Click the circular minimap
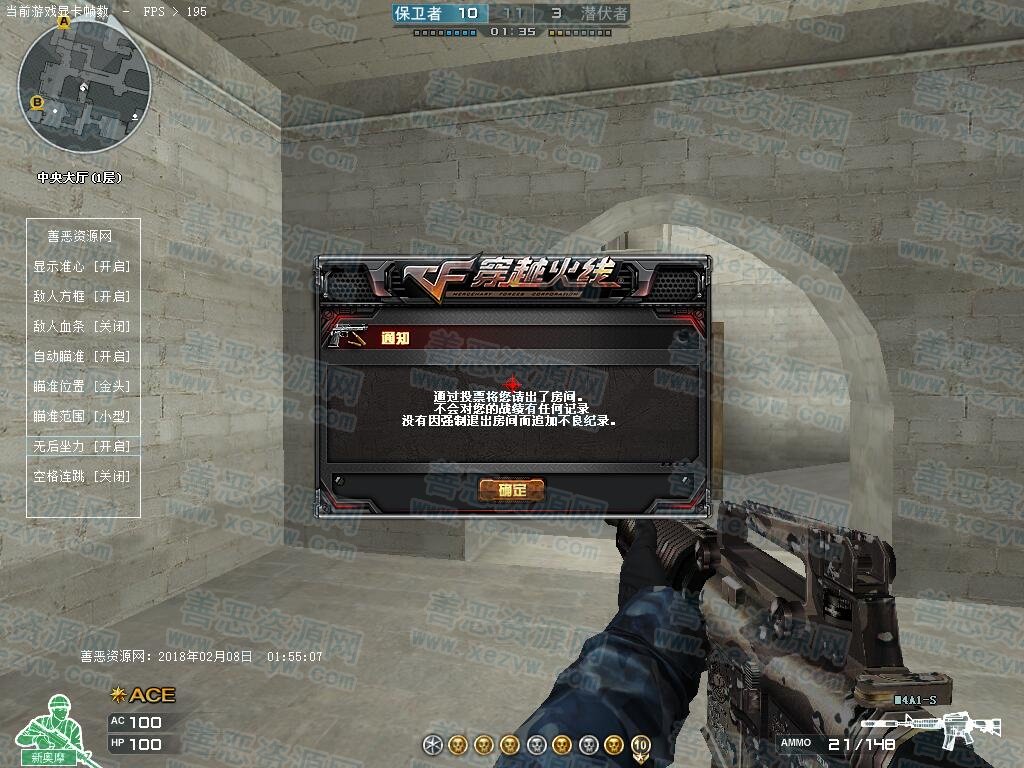The height and width of the screenshot is (768, 1024). (84, 87)
